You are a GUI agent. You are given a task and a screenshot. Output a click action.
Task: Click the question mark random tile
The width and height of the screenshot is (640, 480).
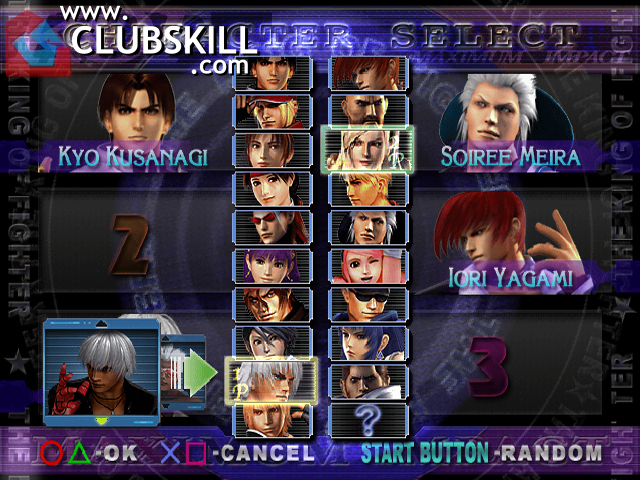coord(368,416)
